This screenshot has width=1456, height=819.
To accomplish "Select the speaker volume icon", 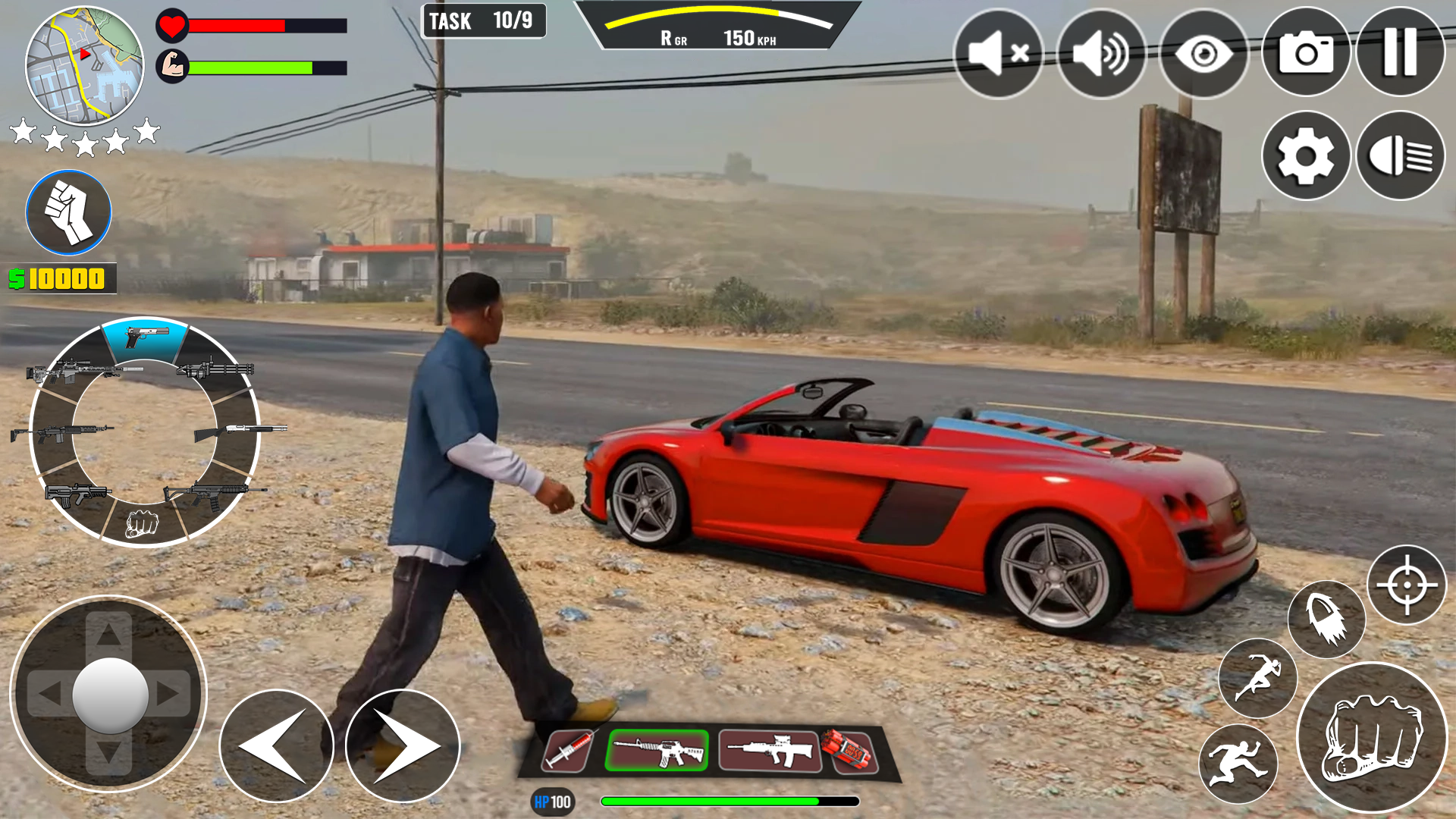I will 1102,53.
